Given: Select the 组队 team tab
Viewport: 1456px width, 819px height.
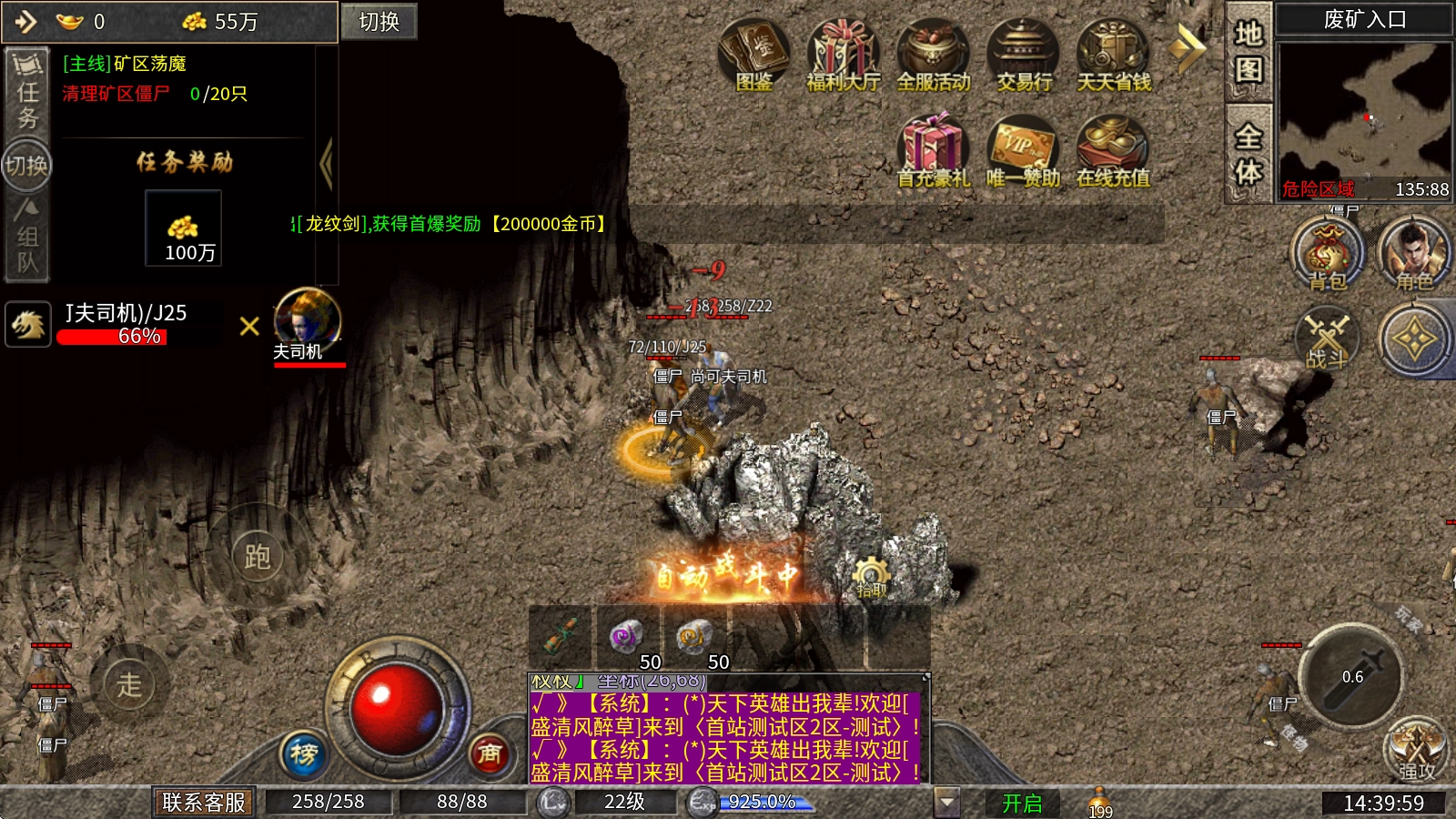Looking at the screenshot, I should (x=27, y=238).
